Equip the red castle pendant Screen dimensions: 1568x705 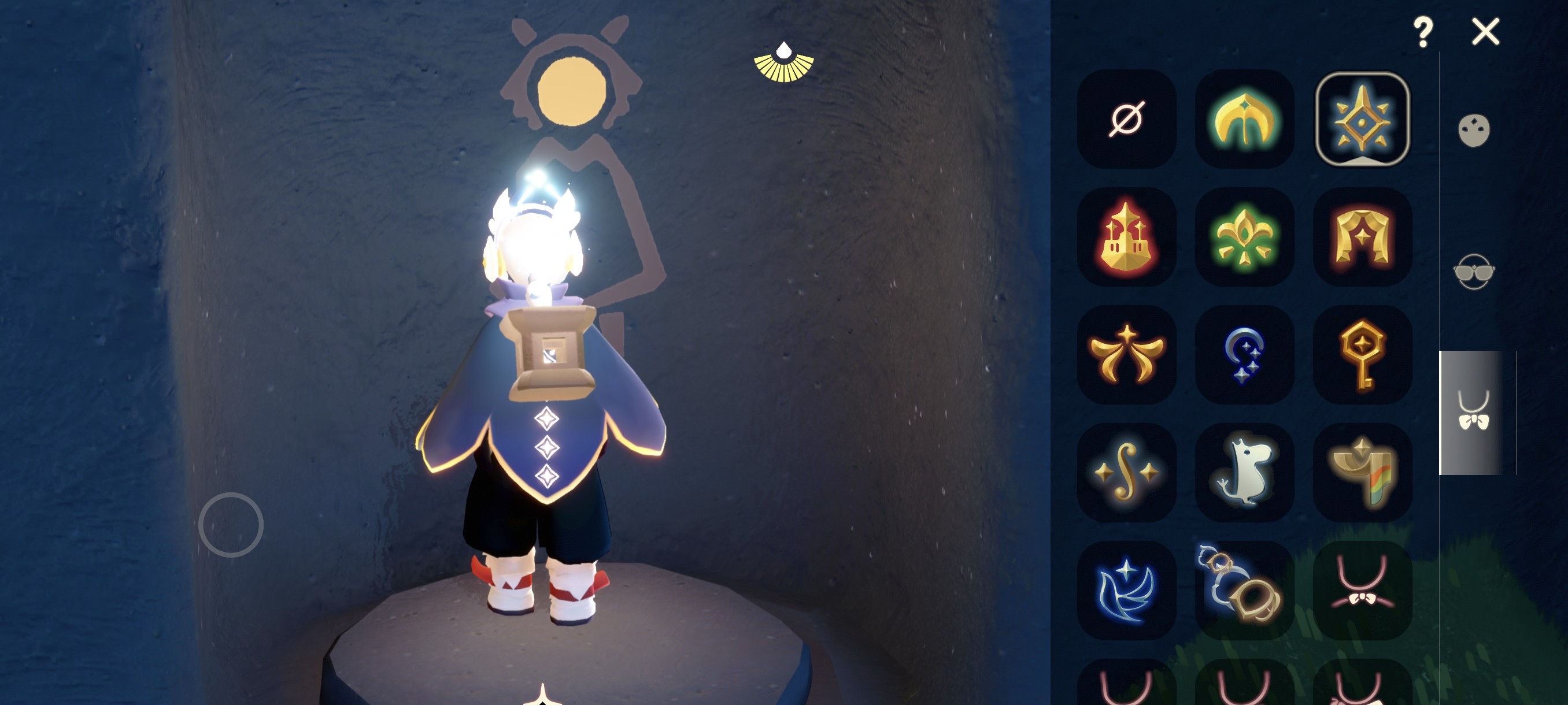click(x=1126, y=236)
